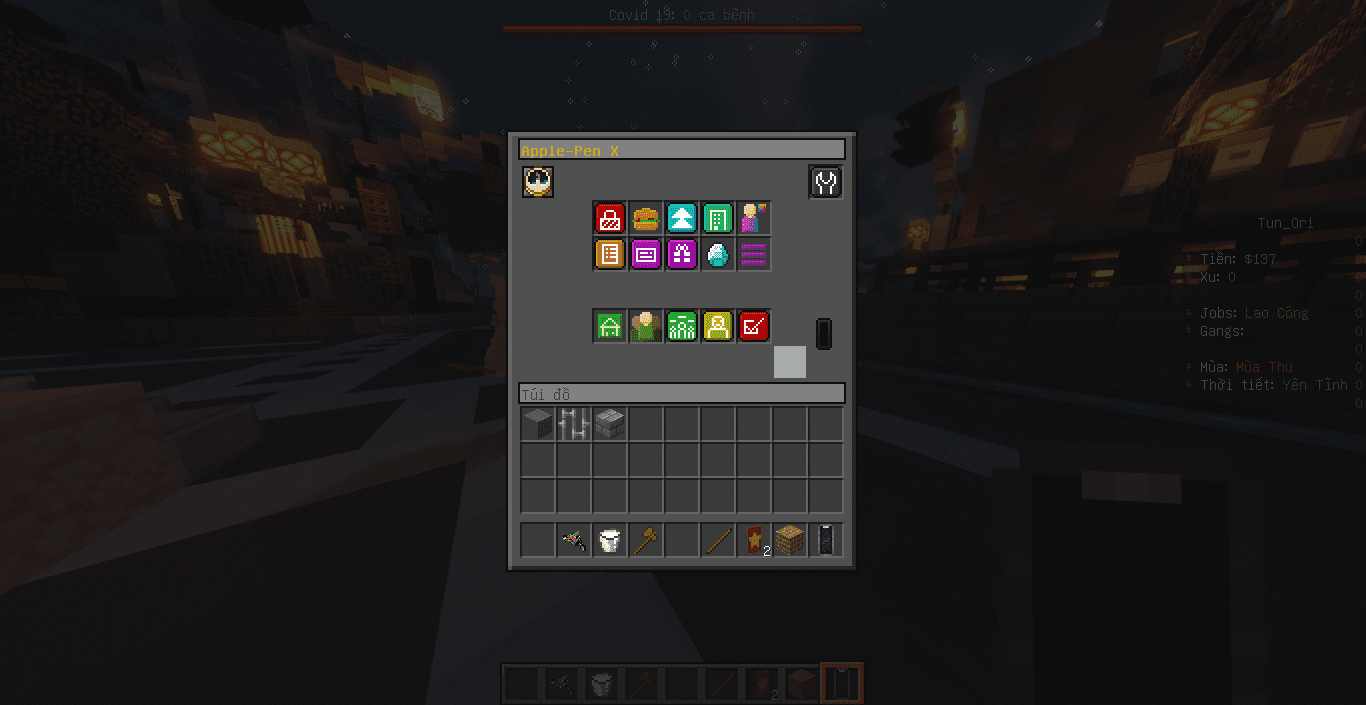
Task: Open the red shopping bag app
Action: tap(610, 218)
